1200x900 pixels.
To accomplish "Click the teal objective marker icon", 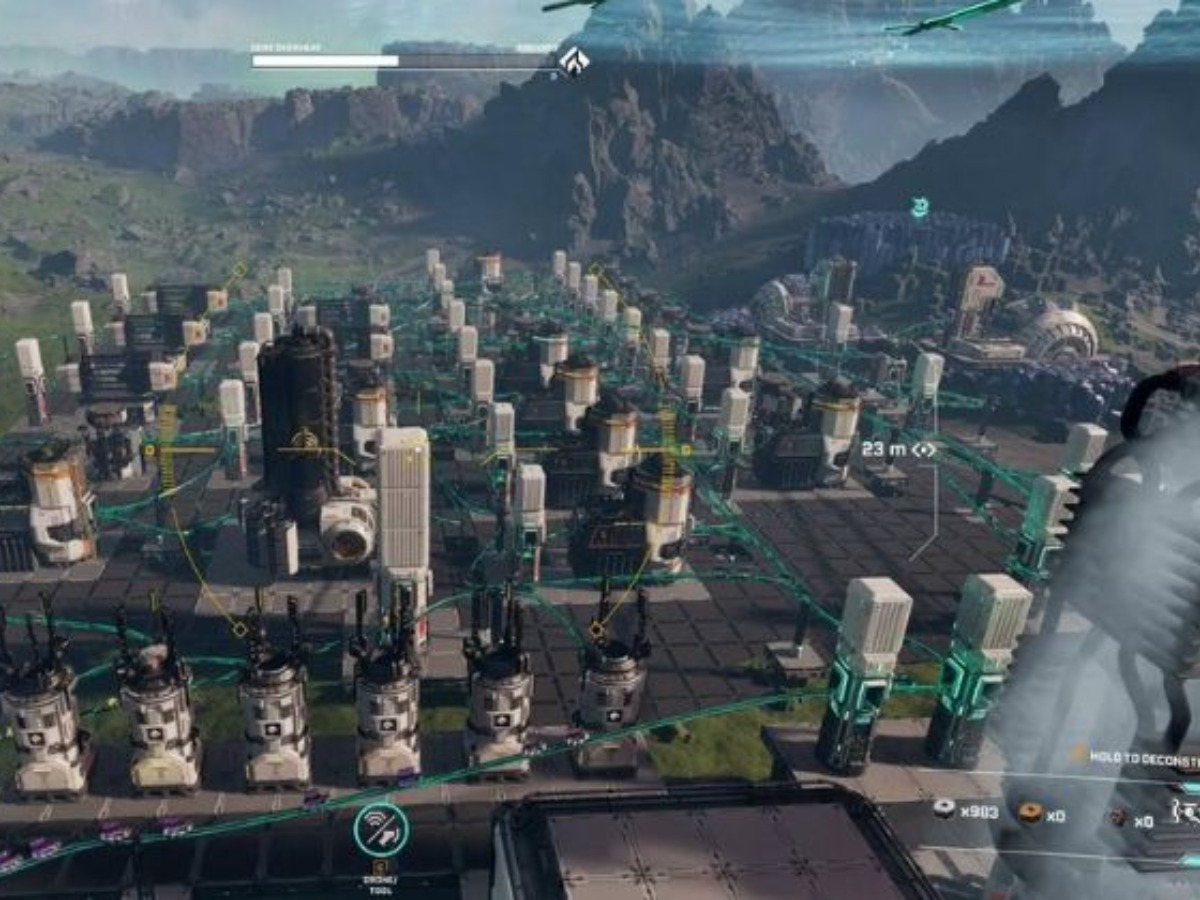I will [920, 207].
